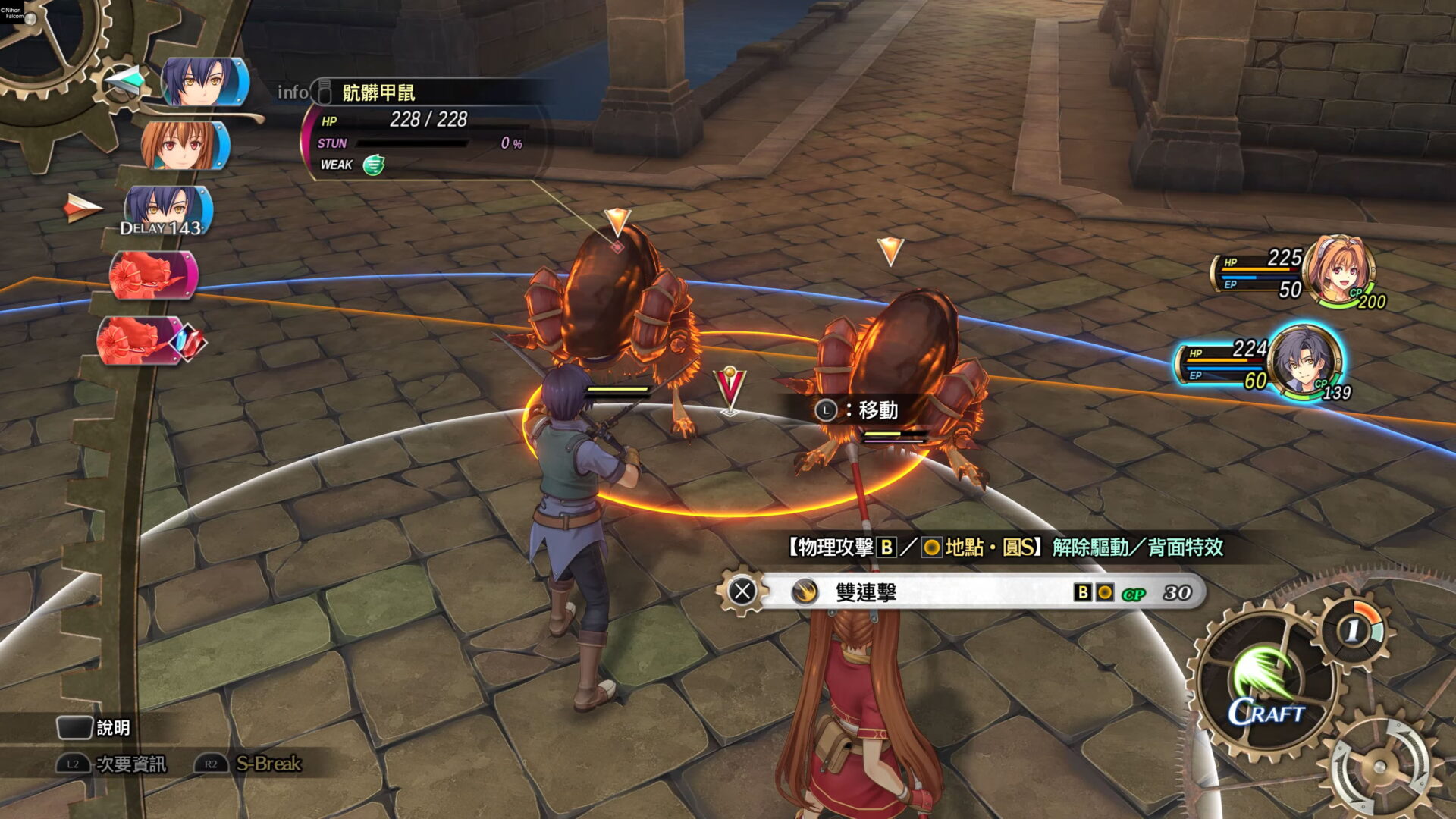Click the small gear showing number 1
The image size is (1456, 819).
point(1354,629)
